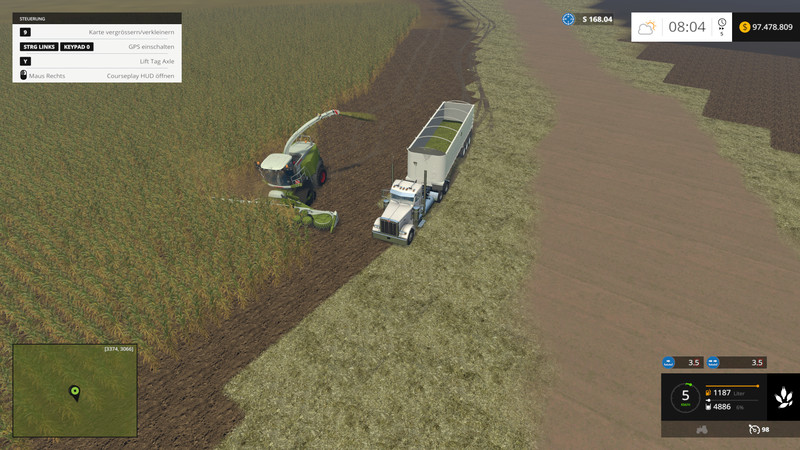Click the gold coin money icon
The image size is (800, 450).
click(x=745, y=27)
